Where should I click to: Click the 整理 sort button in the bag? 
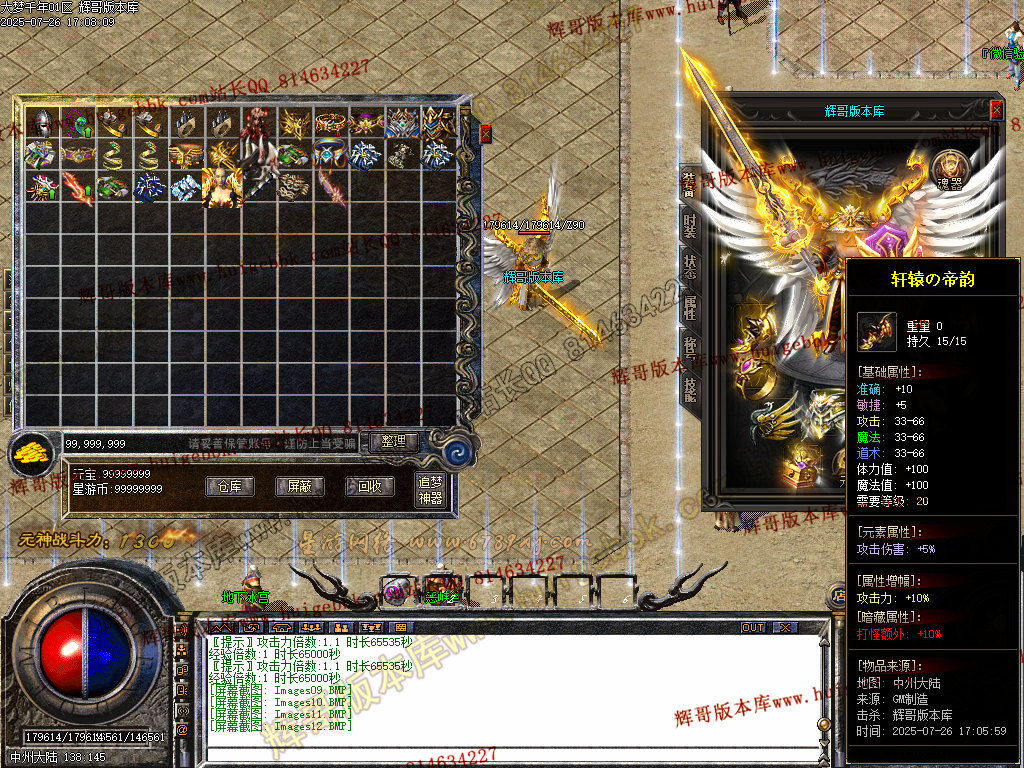[393, 441]
